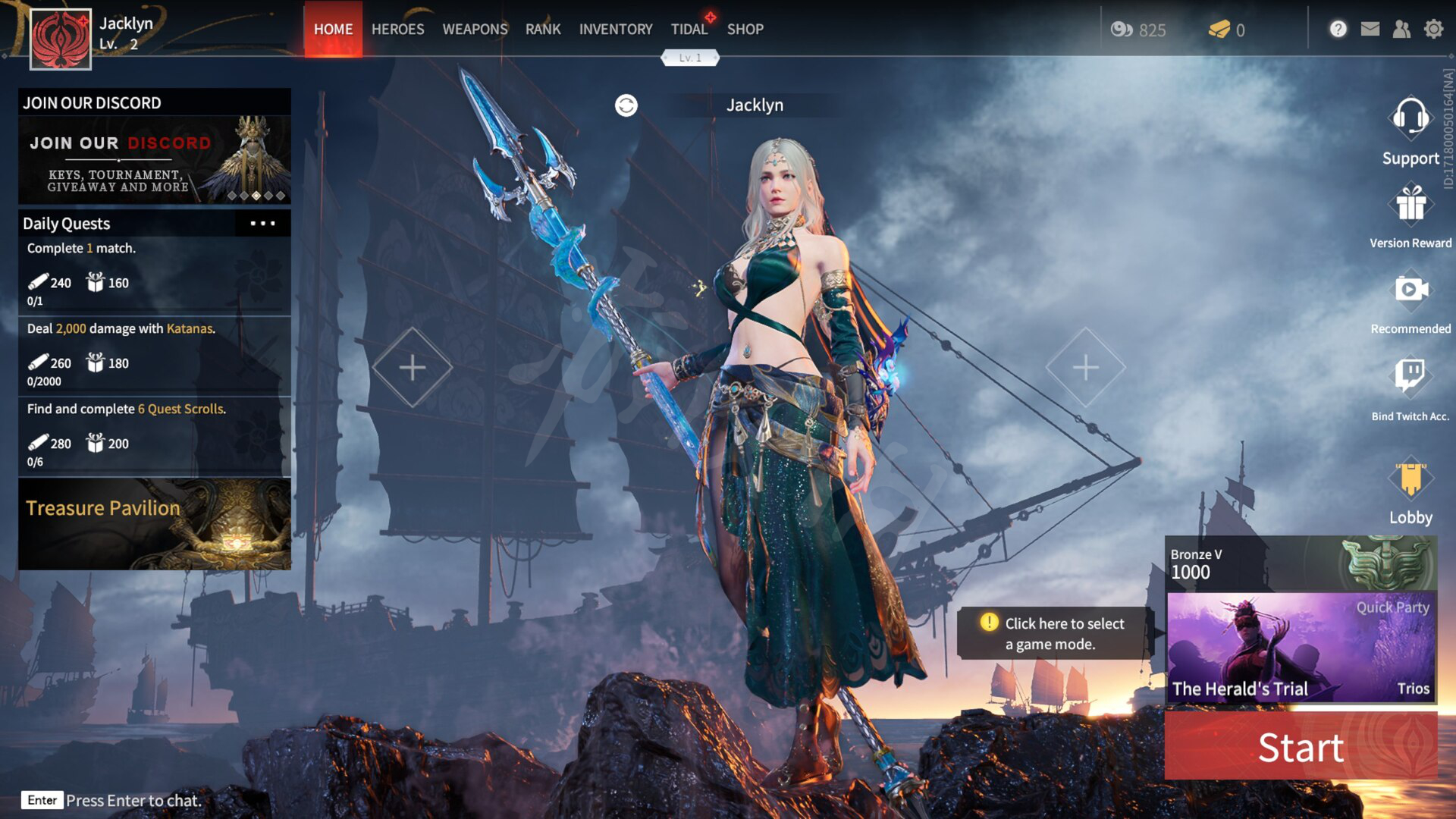The image size is (1456, 819).
Task: Expand Daily Quests three-dot menu
Action: (x=262, y=224)
